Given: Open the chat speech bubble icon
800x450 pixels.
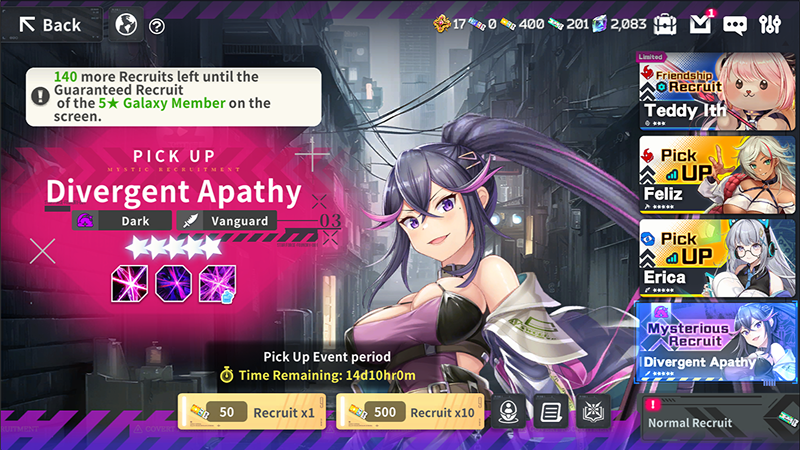Looking at the screenshot, I should coord(735,25).
